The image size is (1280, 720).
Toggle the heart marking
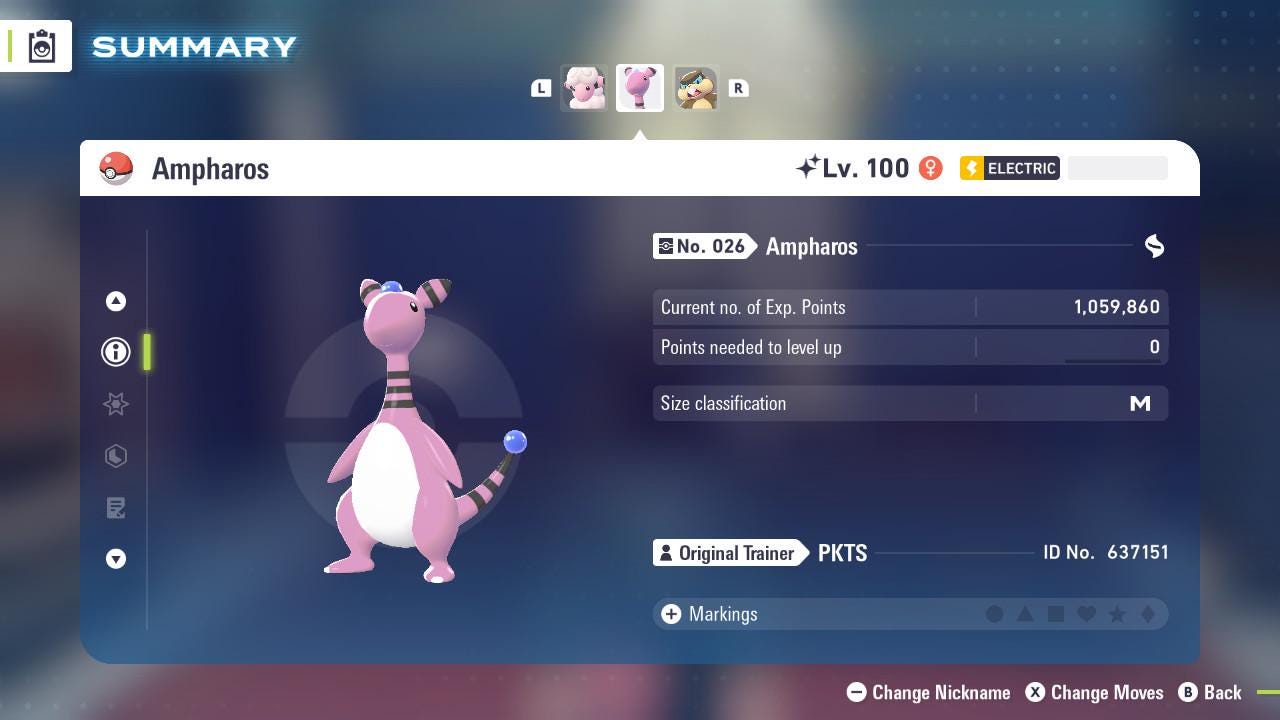click(x=1088, y=614)
